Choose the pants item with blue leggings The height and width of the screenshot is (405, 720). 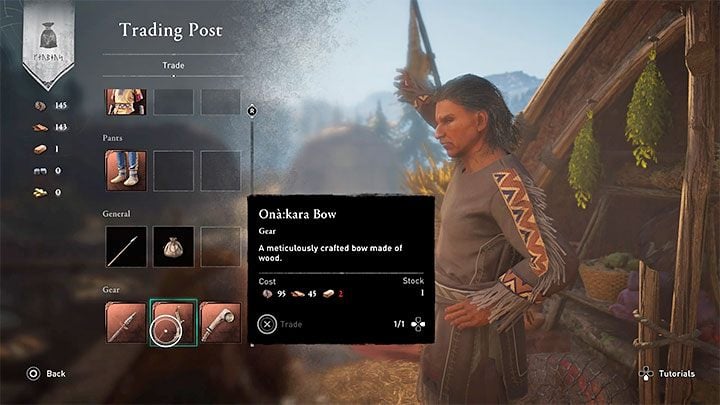click(x=126, y=170)
